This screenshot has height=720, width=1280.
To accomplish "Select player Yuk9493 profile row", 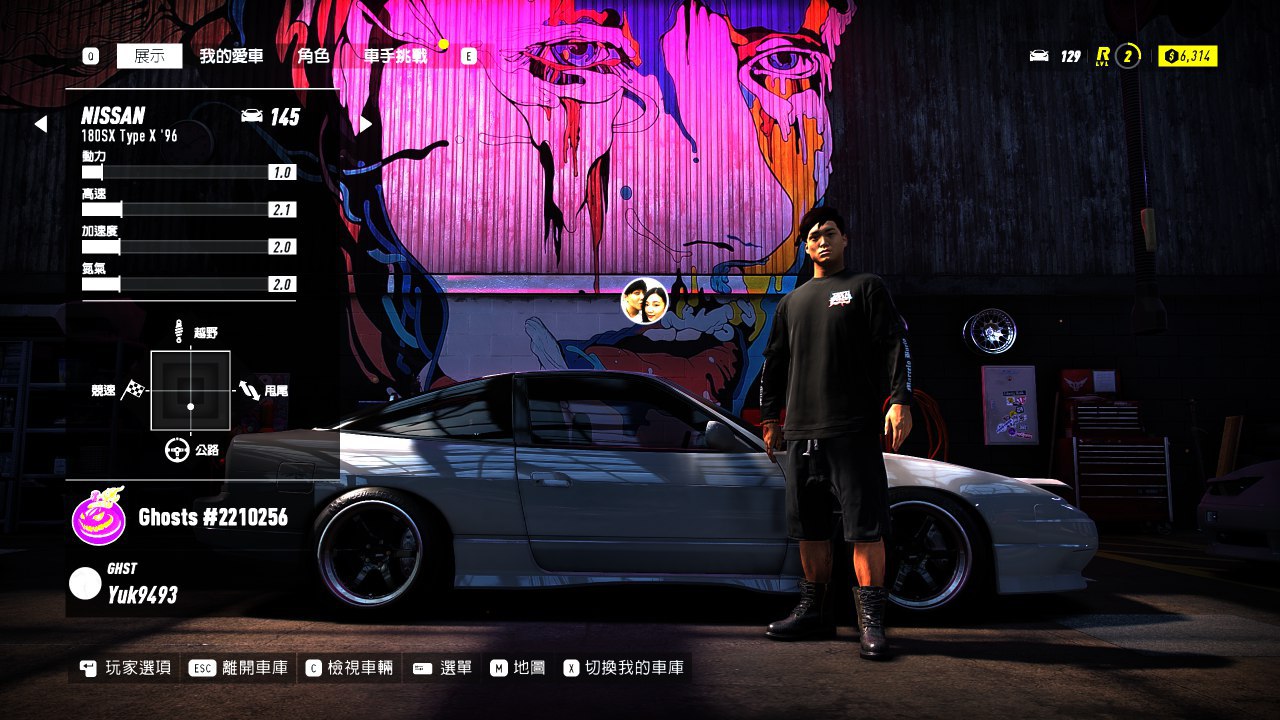I will [140, 586].
